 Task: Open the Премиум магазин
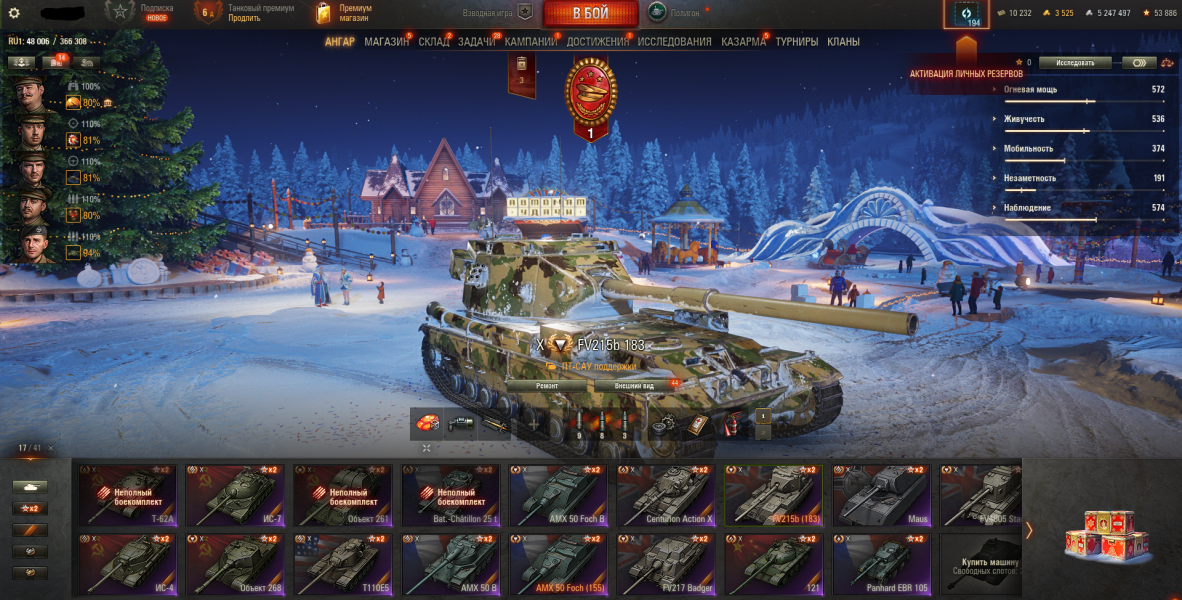pyautogui.click(x=343, y=13)
